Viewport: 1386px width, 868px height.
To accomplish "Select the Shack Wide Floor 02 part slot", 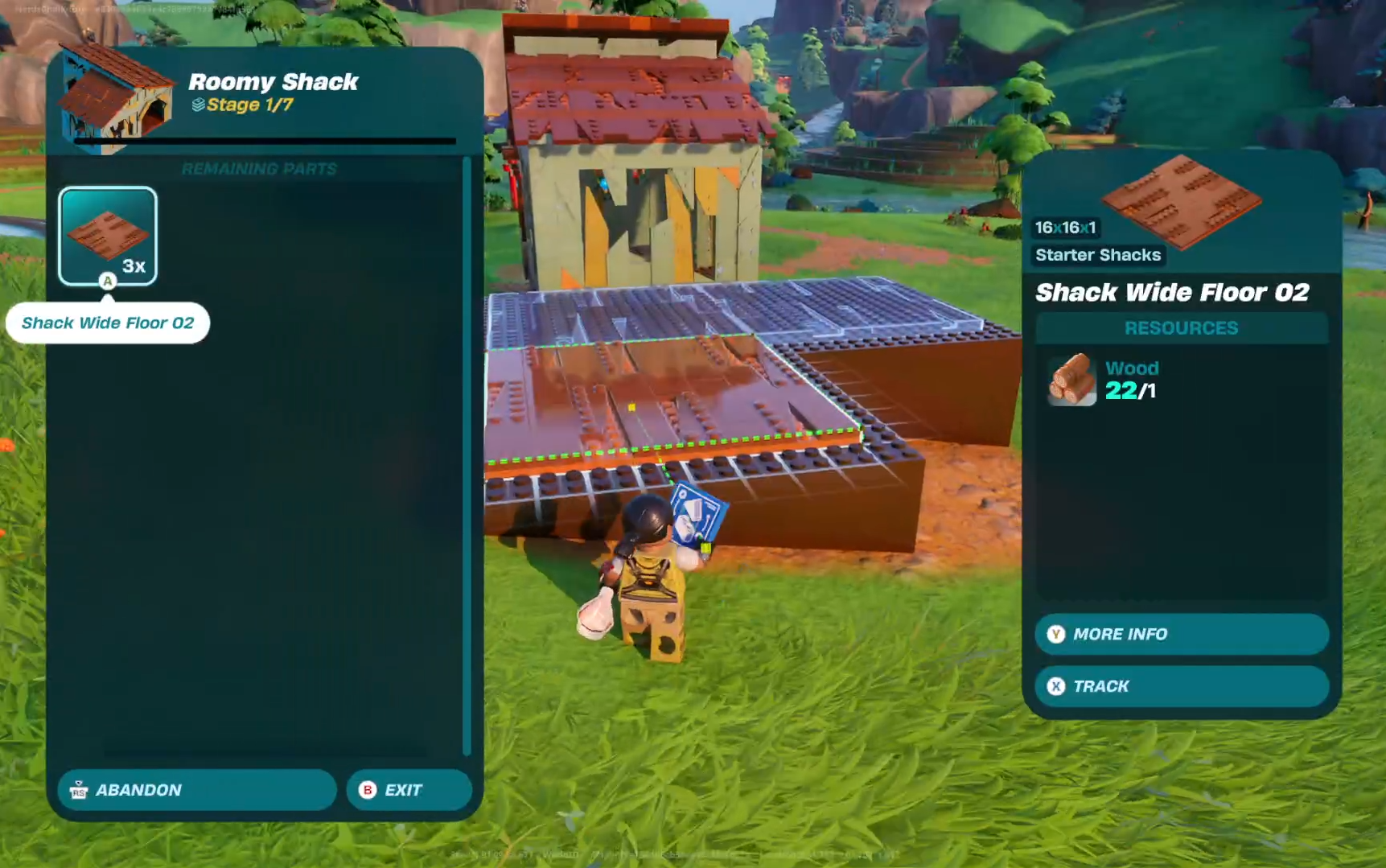I will click(x=108, y=236).
